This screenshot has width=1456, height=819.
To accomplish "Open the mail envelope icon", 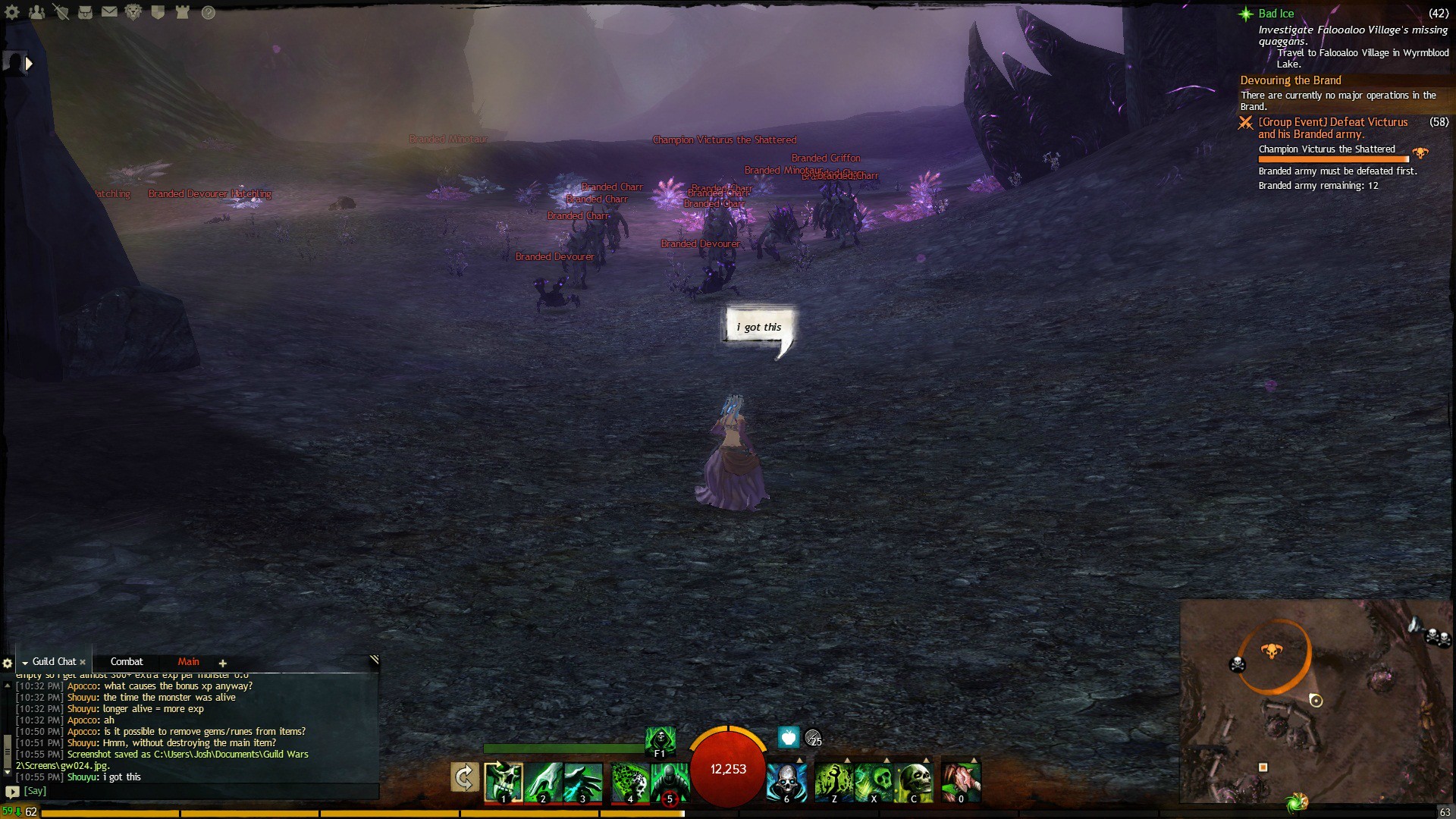I will pos(109,12).
